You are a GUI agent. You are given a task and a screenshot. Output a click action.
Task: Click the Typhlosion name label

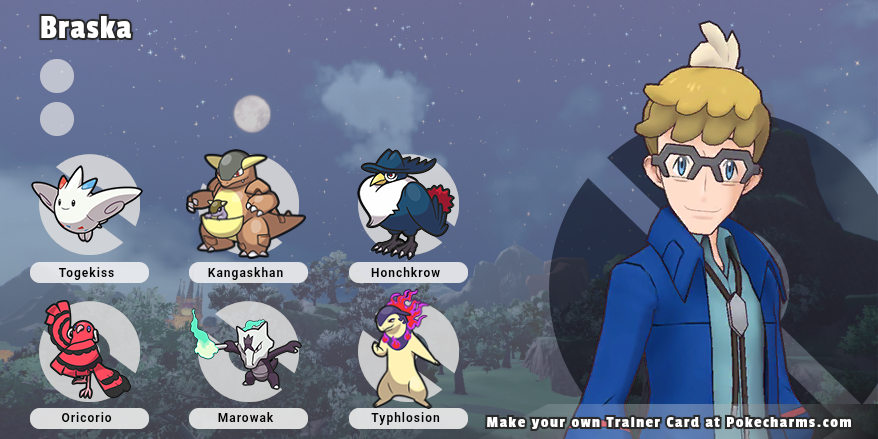(408, 418)
